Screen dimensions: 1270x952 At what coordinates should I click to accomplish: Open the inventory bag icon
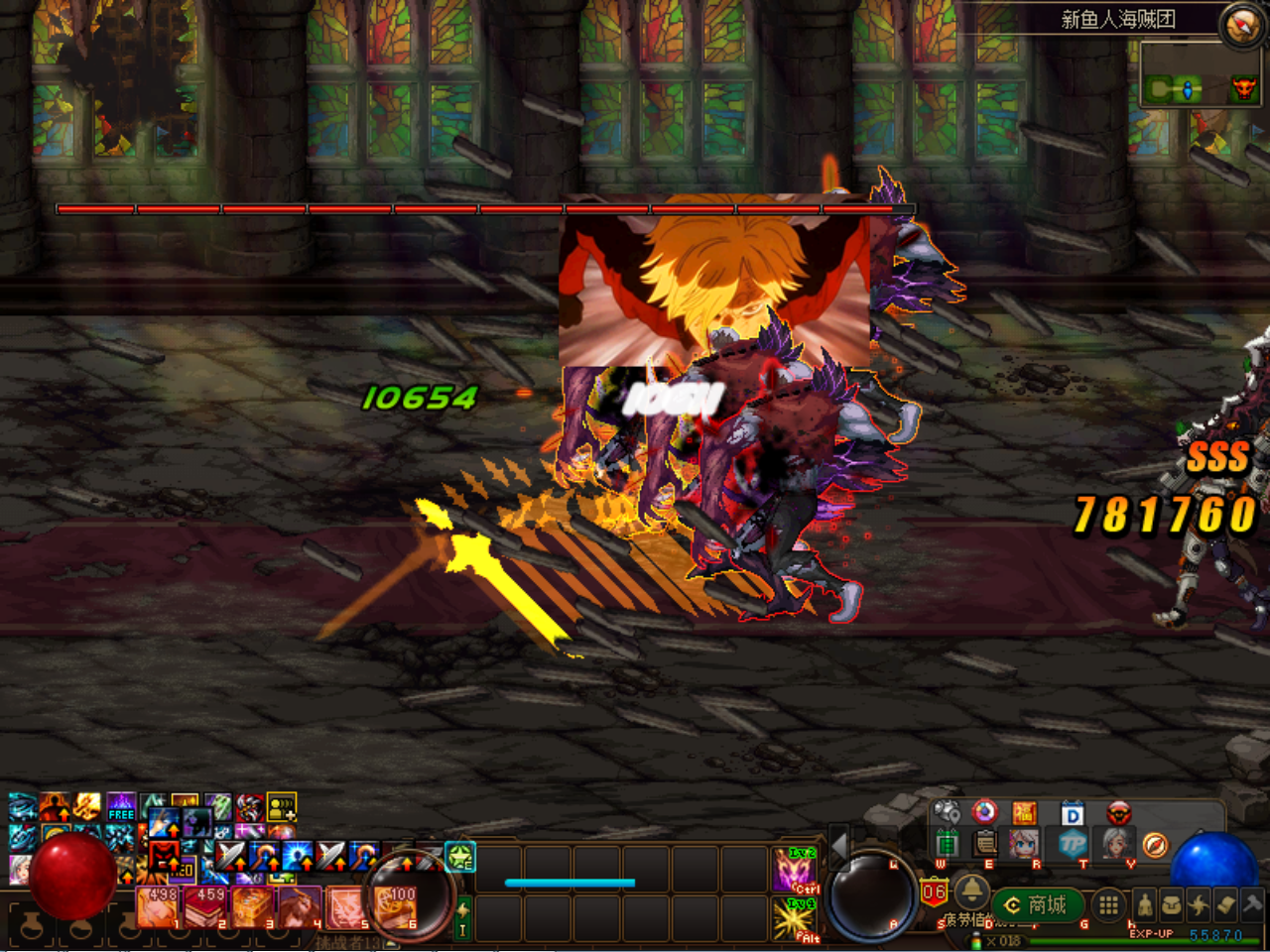1171,904
